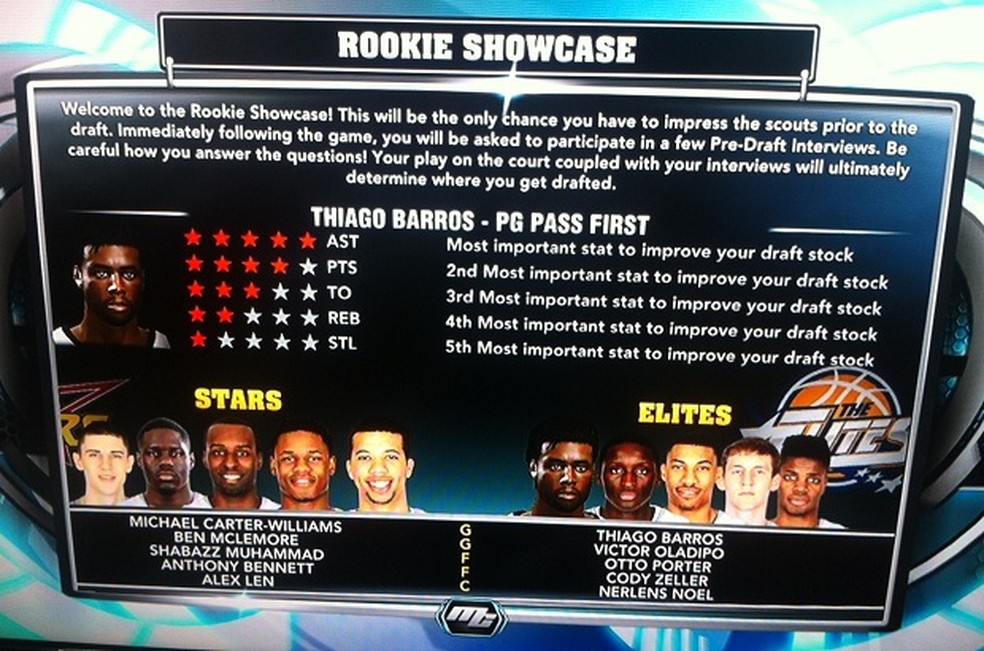Viewport: 984px width, 651px height.
Task: Choose Ben McLemore from the roster list
Action: 235,540
